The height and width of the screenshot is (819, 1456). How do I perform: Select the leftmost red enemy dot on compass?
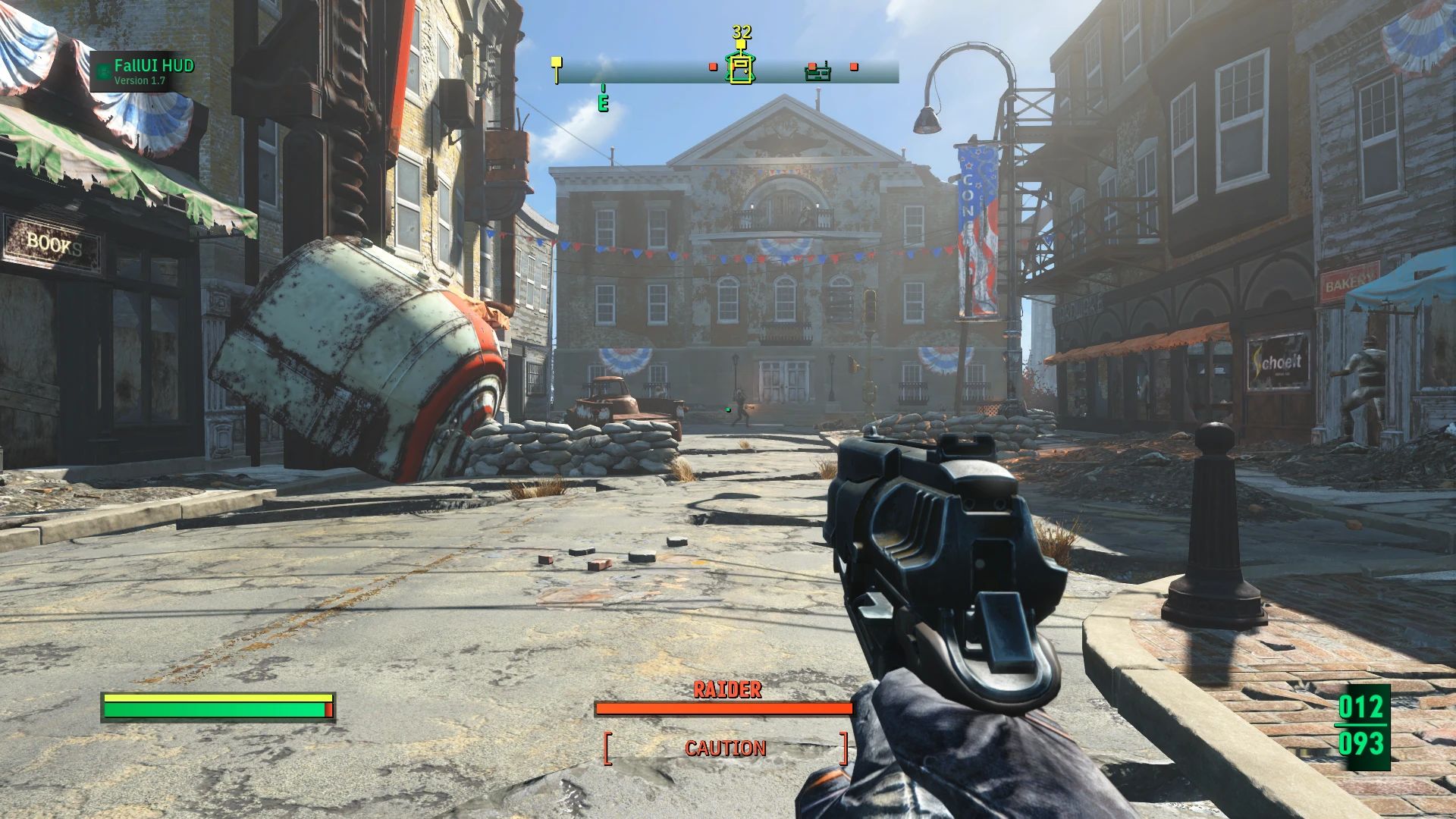tap(713, 67)
